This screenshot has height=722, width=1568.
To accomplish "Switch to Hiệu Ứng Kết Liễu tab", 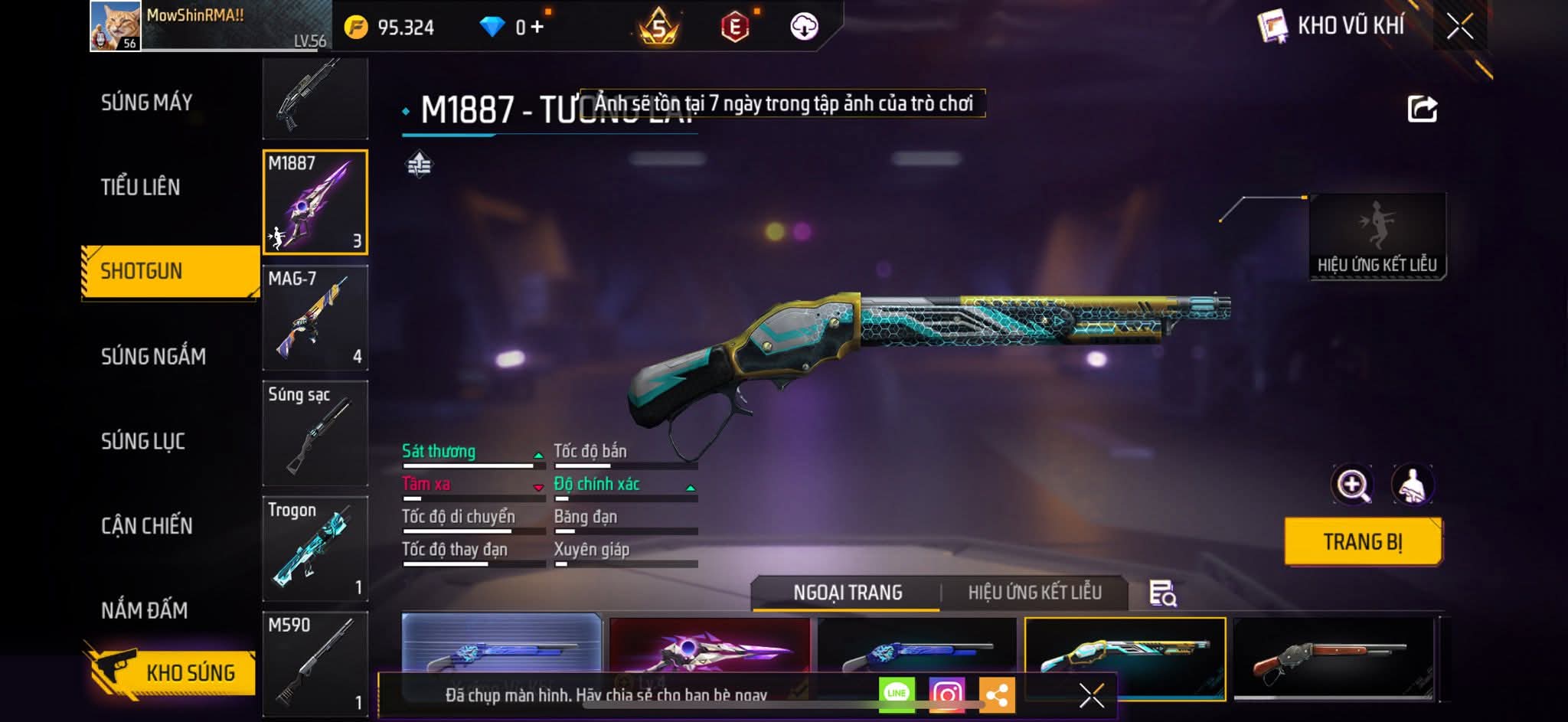I will [1034, 593].
